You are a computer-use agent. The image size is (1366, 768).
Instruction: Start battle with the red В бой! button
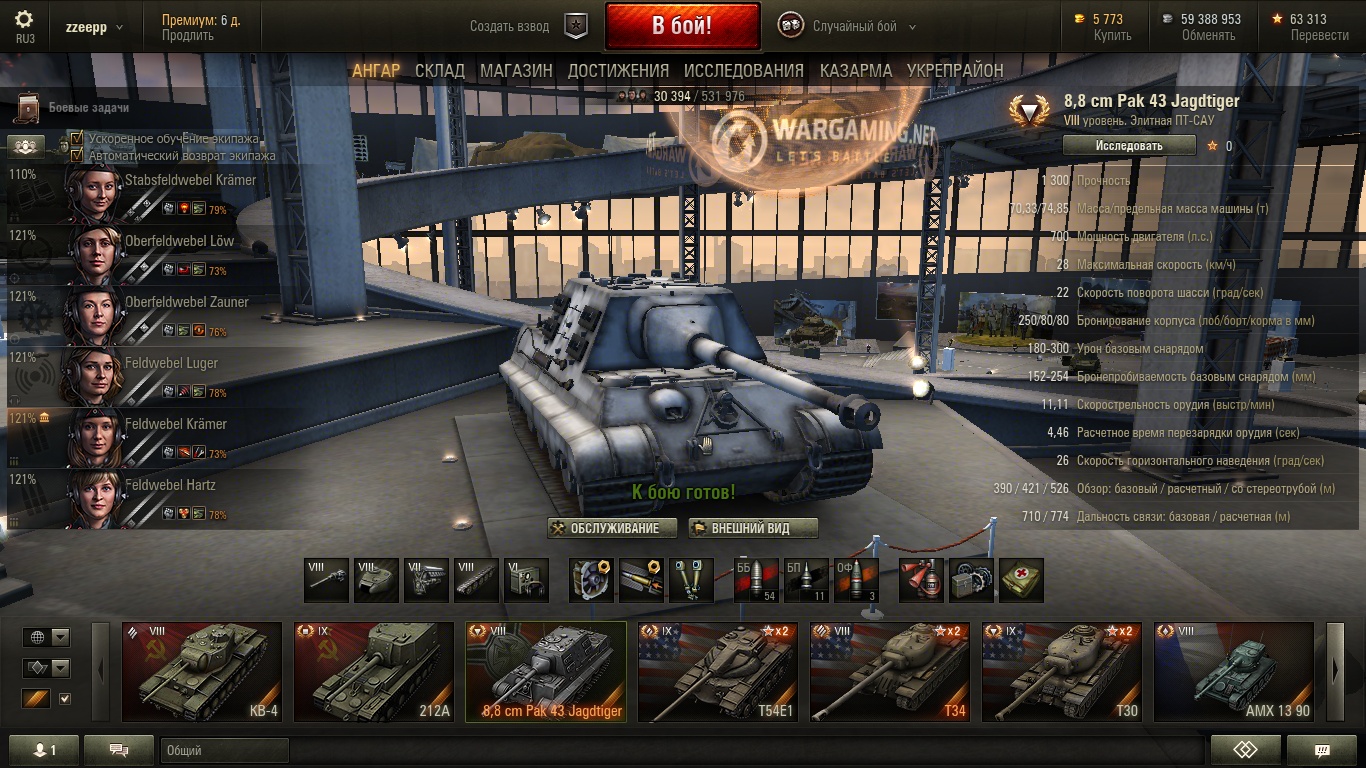(x=682, y=26)
